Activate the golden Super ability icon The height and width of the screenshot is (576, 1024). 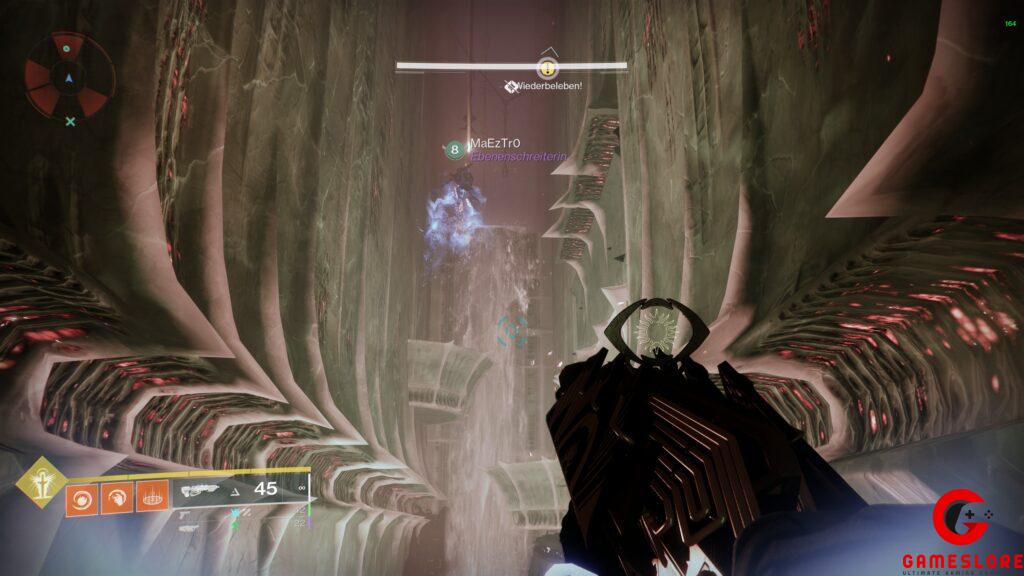41,483
